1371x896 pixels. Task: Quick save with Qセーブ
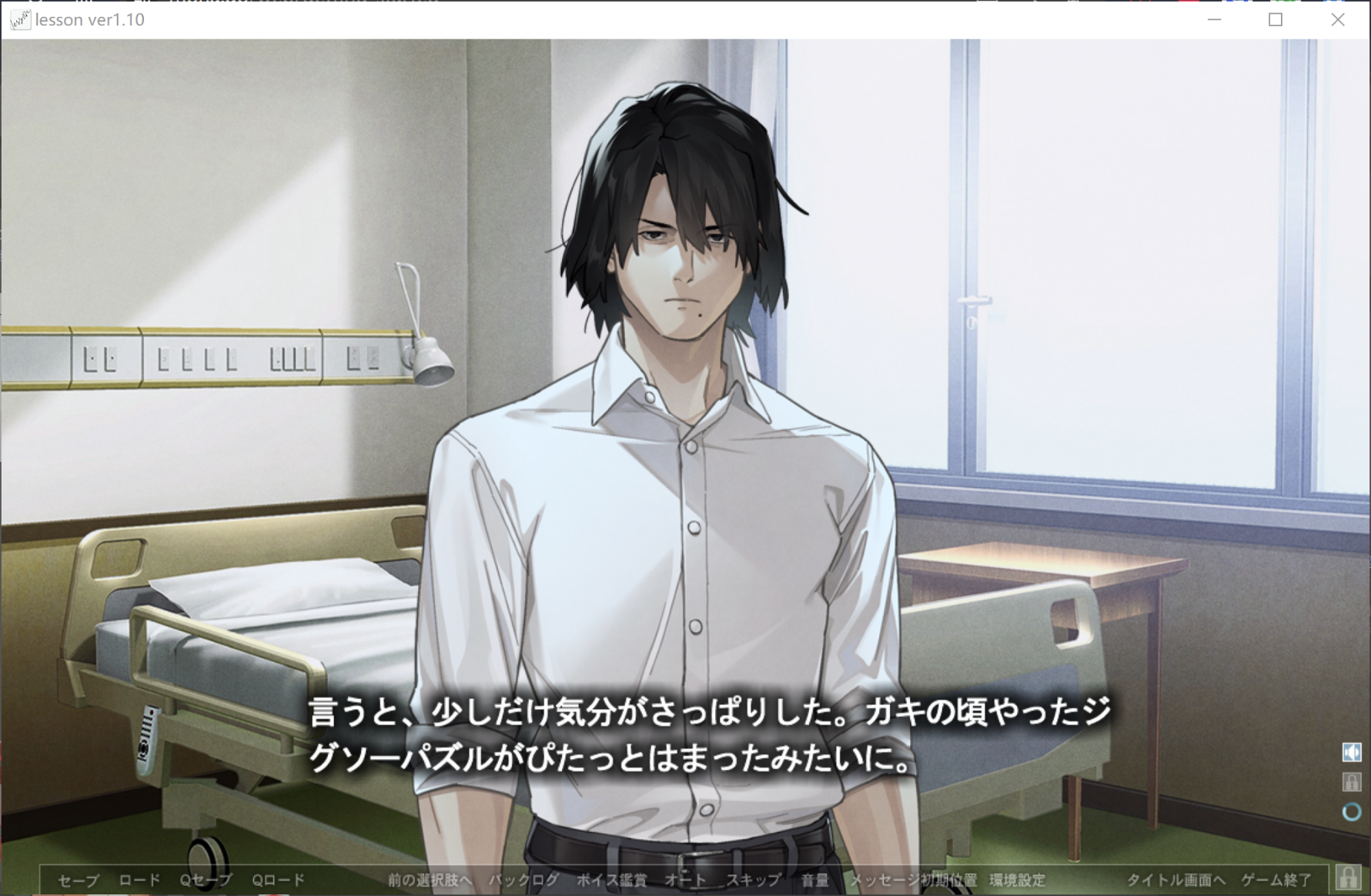point(206,880)
